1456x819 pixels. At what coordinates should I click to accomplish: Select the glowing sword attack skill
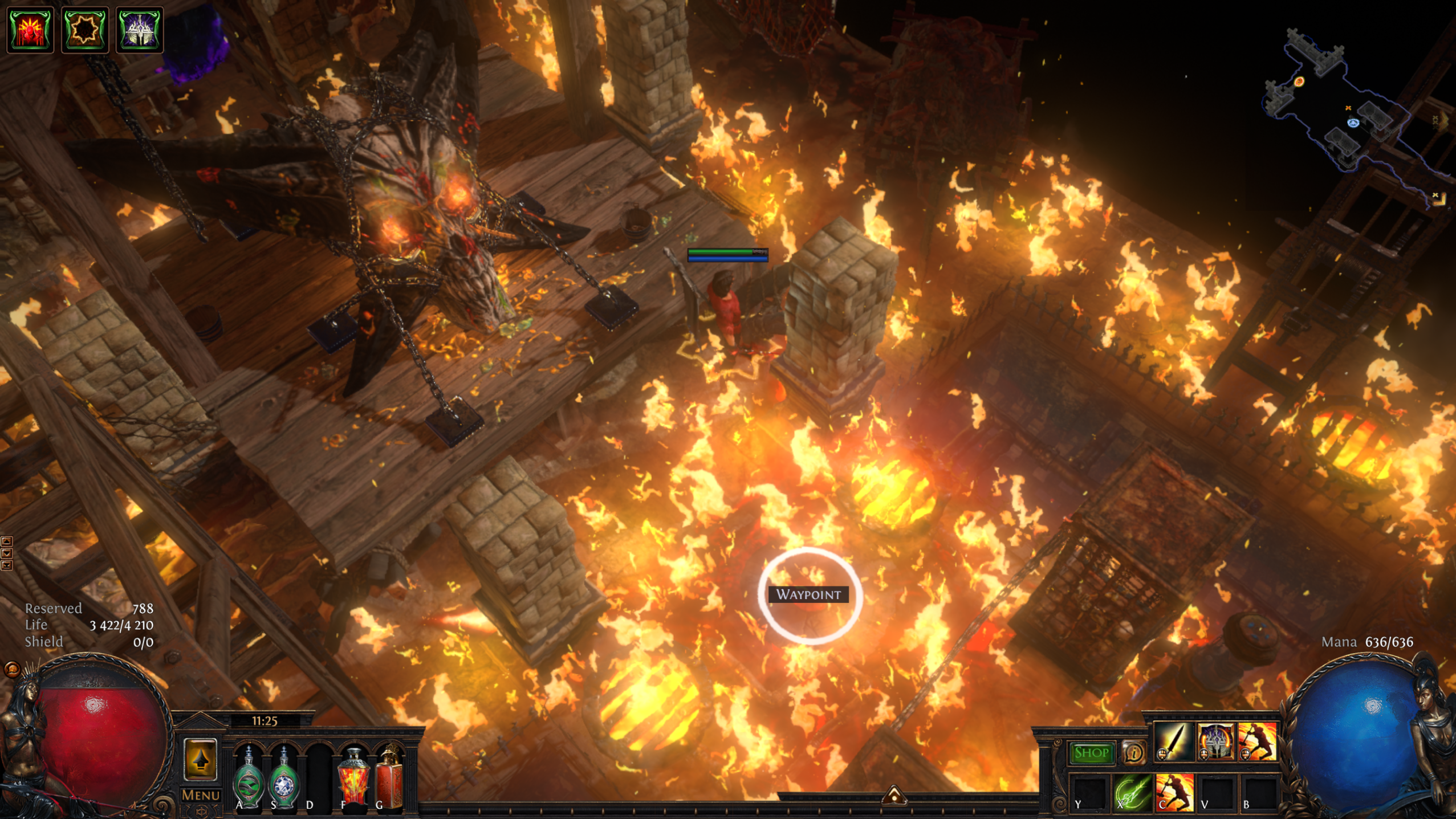pos(1173,742)
